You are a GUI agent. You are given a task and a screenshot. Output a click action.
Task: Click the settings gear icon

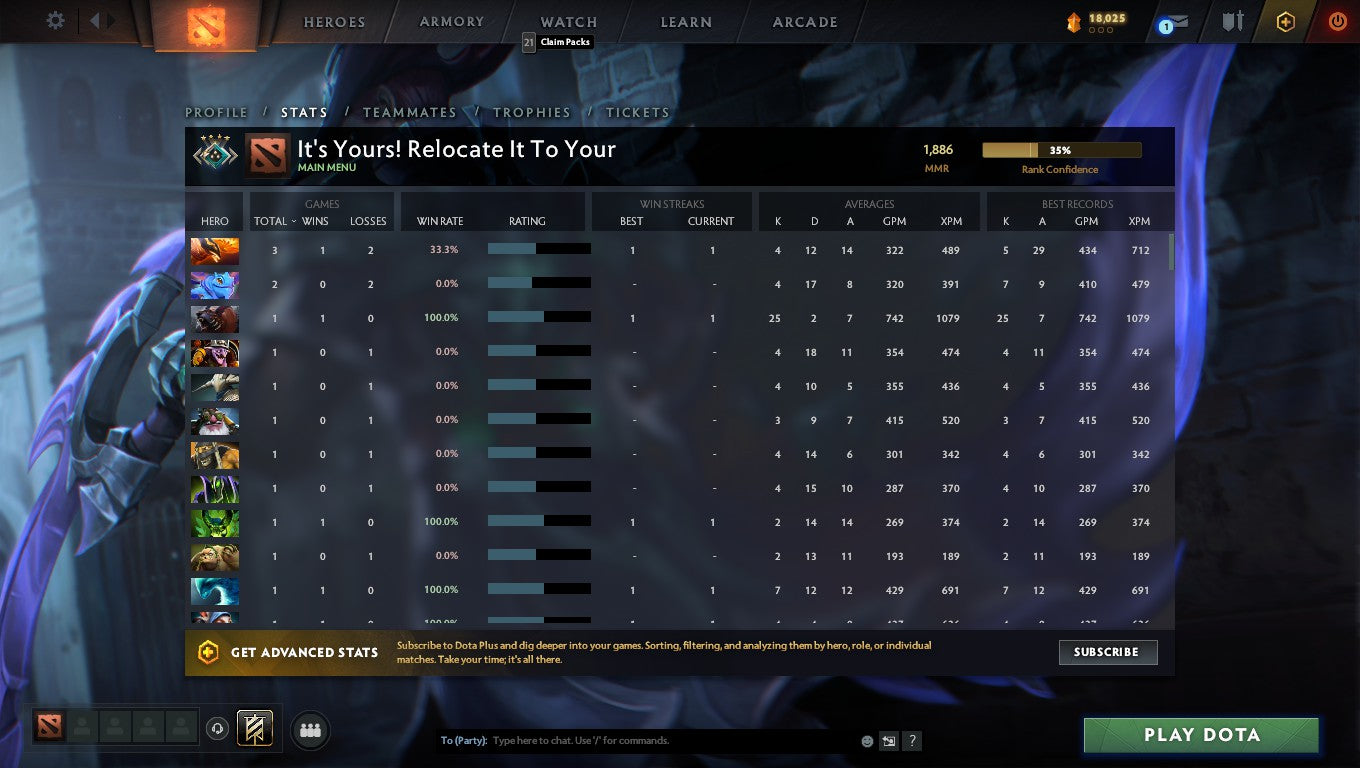point(55,20)
